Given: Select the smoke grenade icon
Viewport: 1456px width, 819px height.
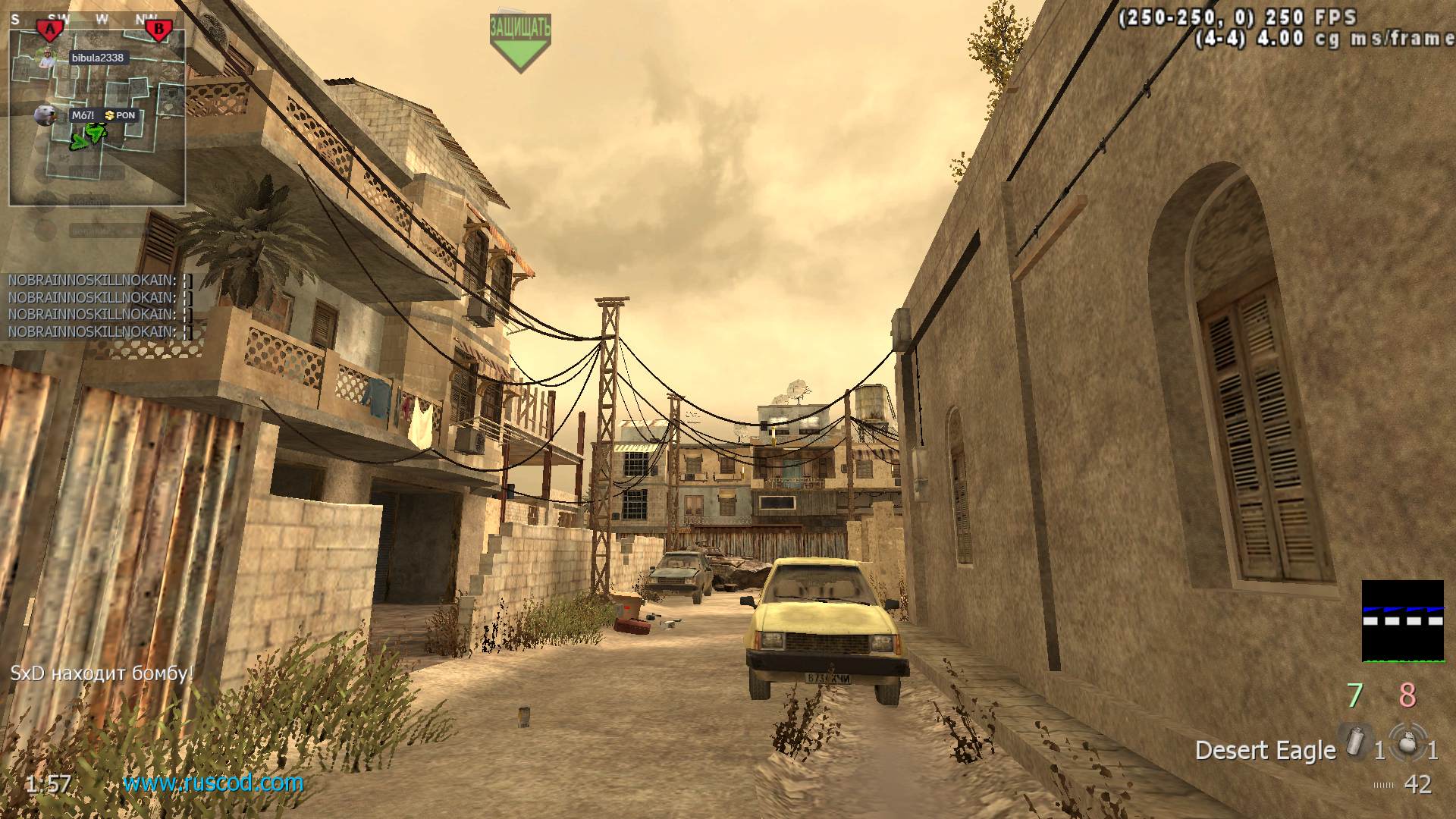Looking at the screenshot, I should pos(1354,741).
